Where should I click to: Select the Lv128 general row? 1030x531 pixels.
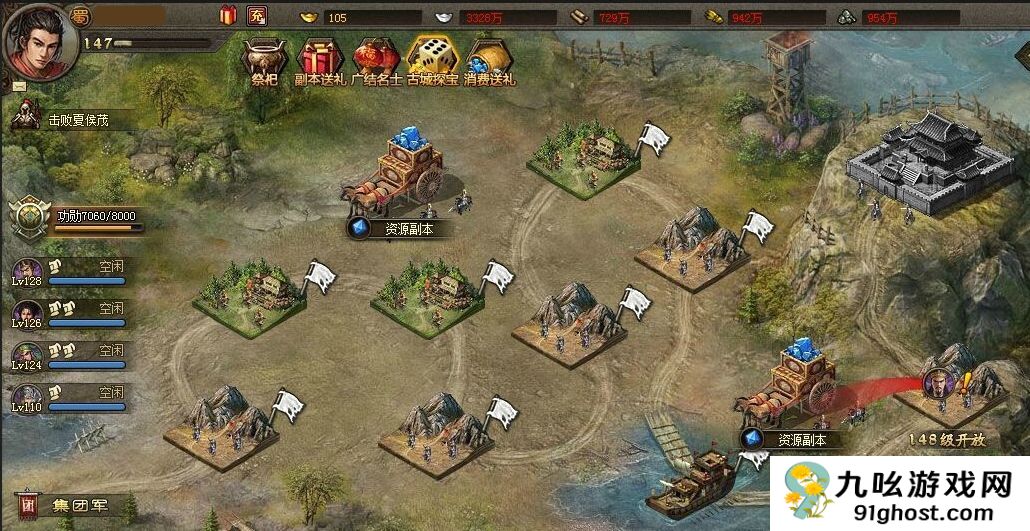click(70, 273)
